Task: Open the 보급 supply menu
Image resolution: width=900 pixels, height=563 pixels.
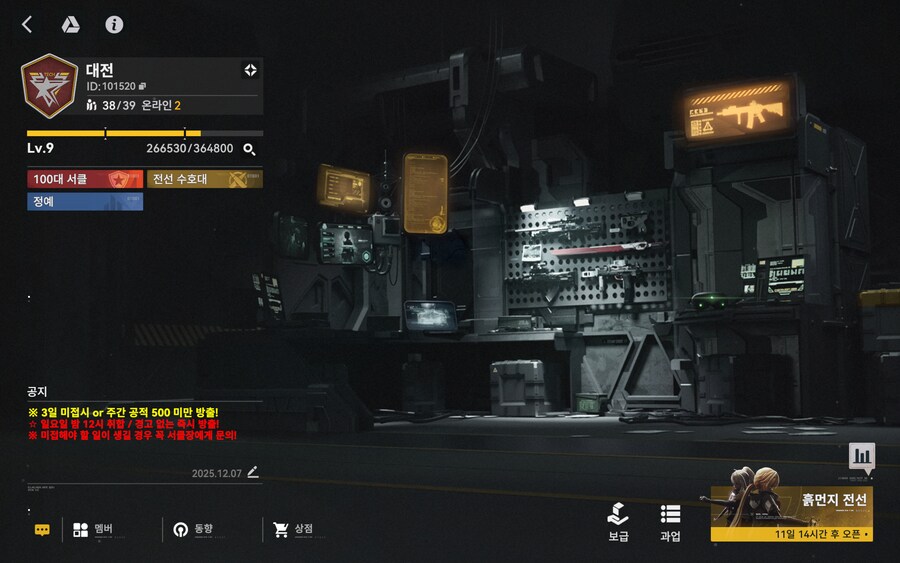Action: 619,522
